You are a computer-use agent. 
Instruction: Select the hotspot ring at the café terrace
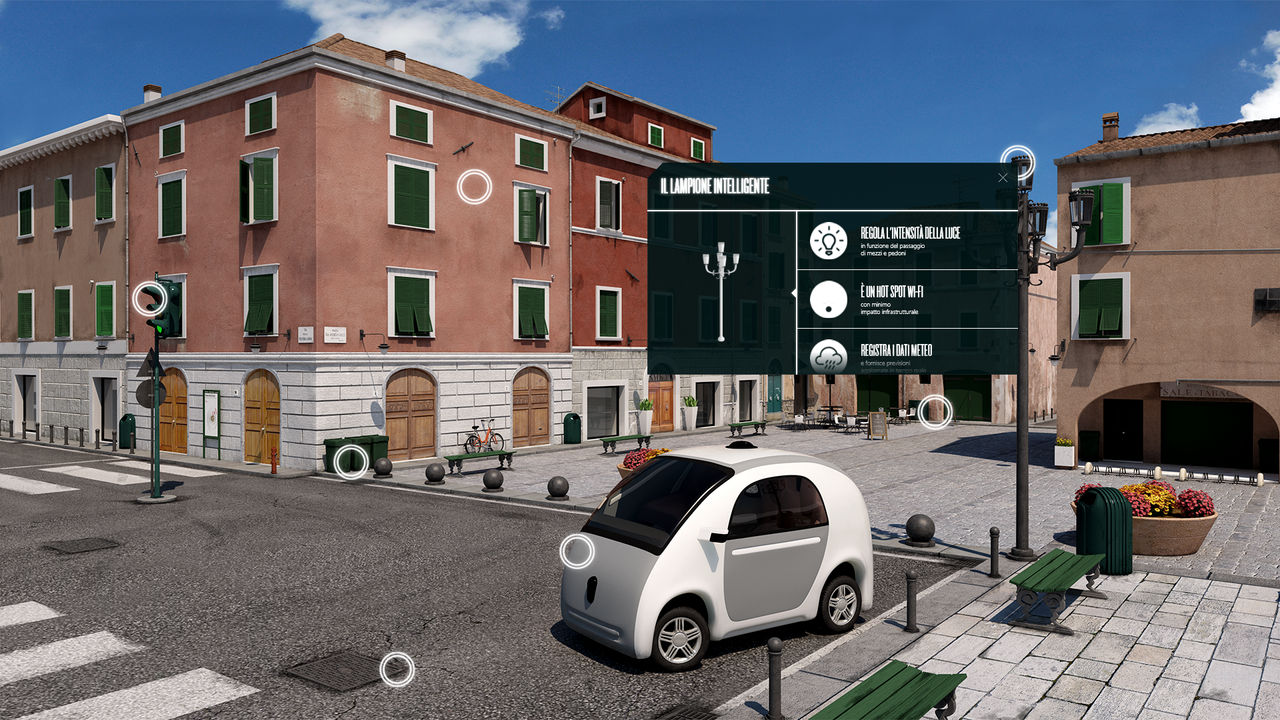tap(935, 412)
